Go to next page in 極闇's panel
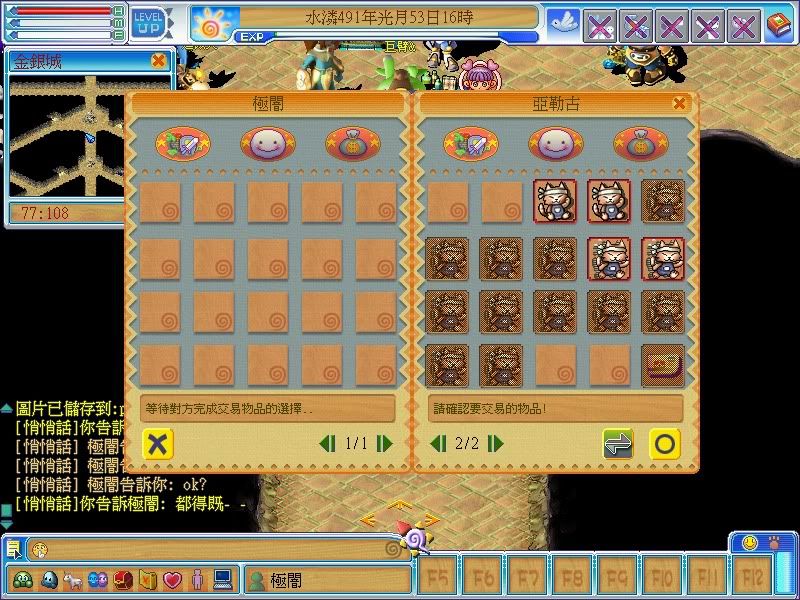 click(x=385, y=443)
